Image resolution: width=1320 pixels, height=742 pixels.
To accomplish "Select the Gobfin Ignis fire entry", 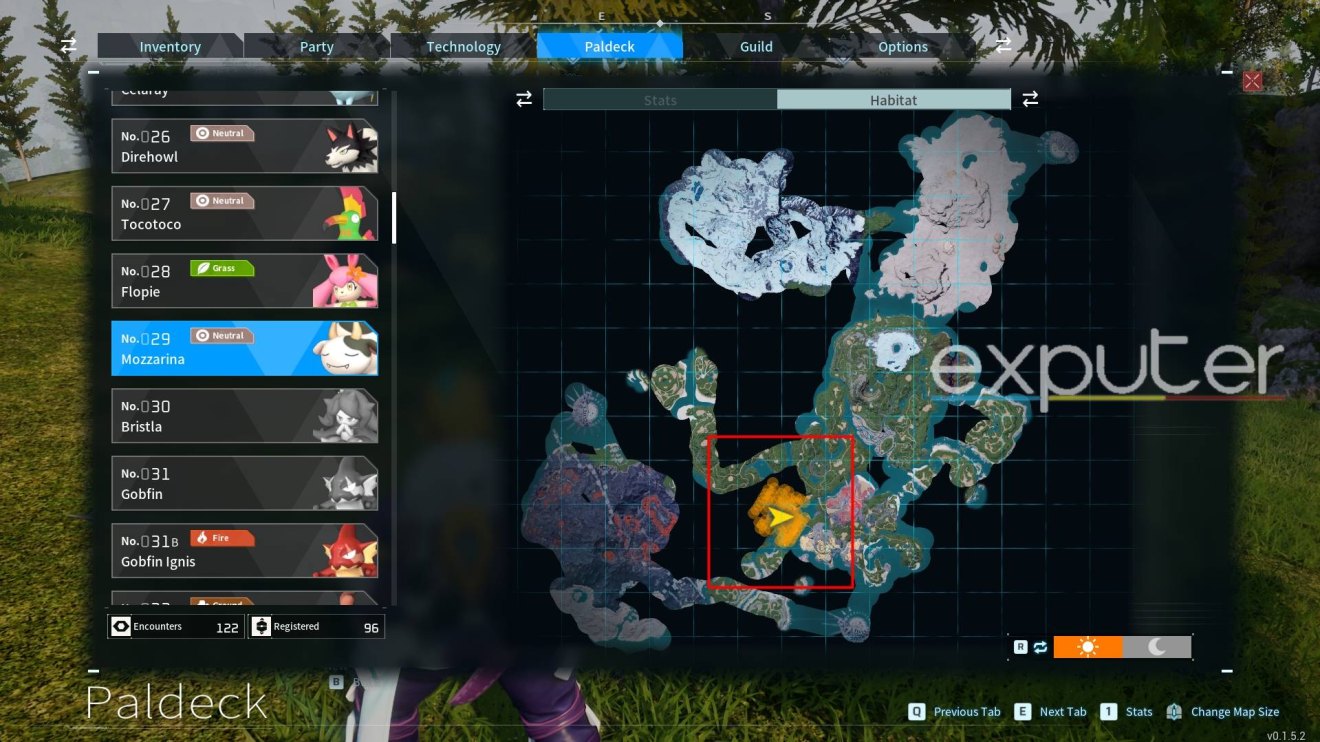I will (x=244, y=551).
